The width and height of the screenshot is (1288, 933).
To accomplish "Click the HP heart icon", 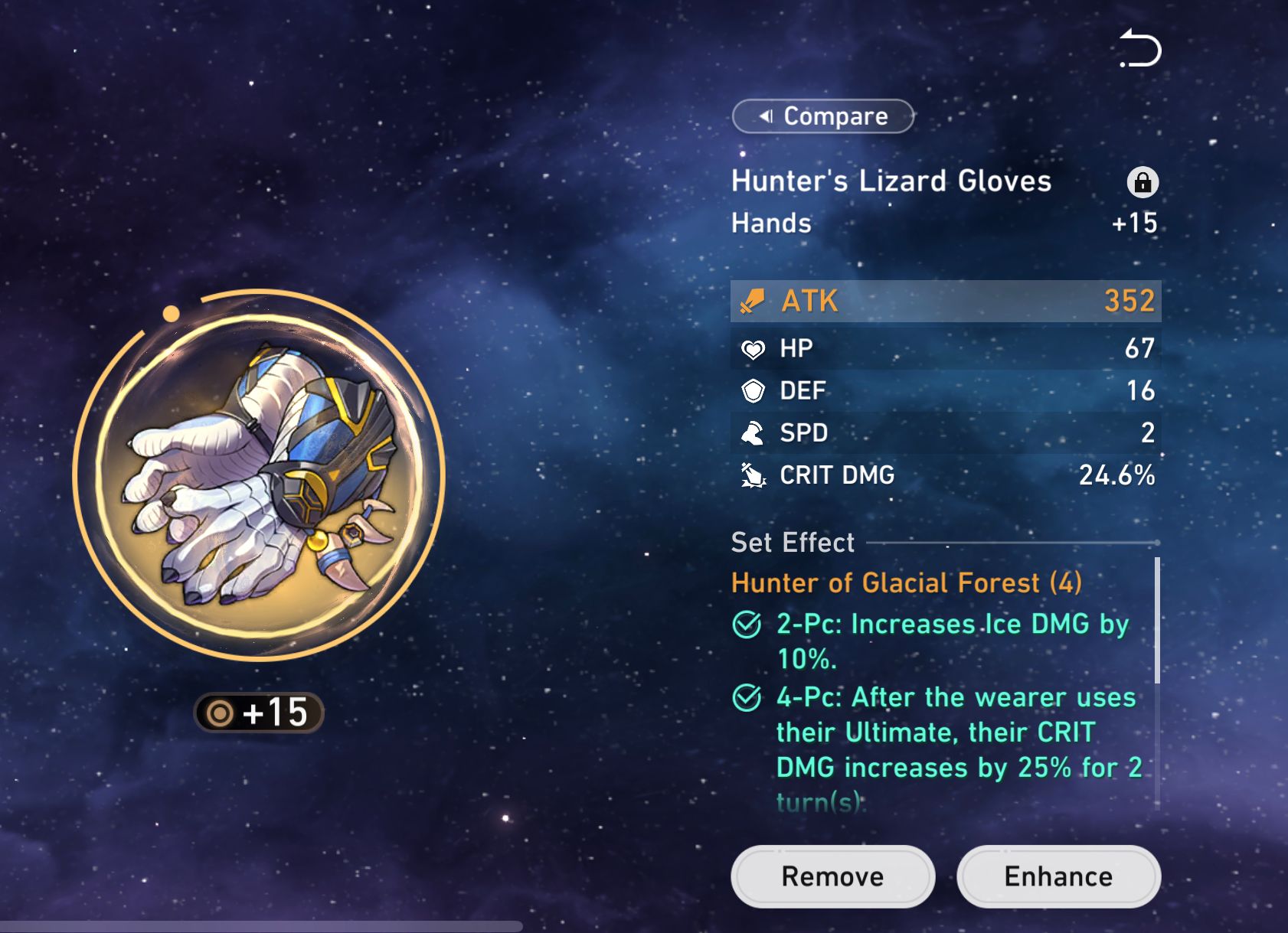I will pos(755,348).
